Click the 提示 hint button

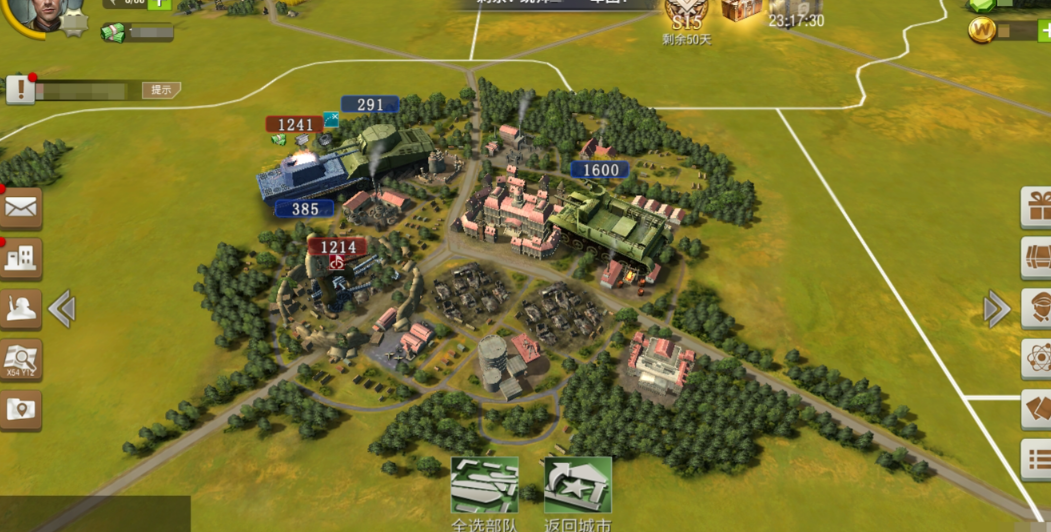pyautogui.click(x=160, y=90)
